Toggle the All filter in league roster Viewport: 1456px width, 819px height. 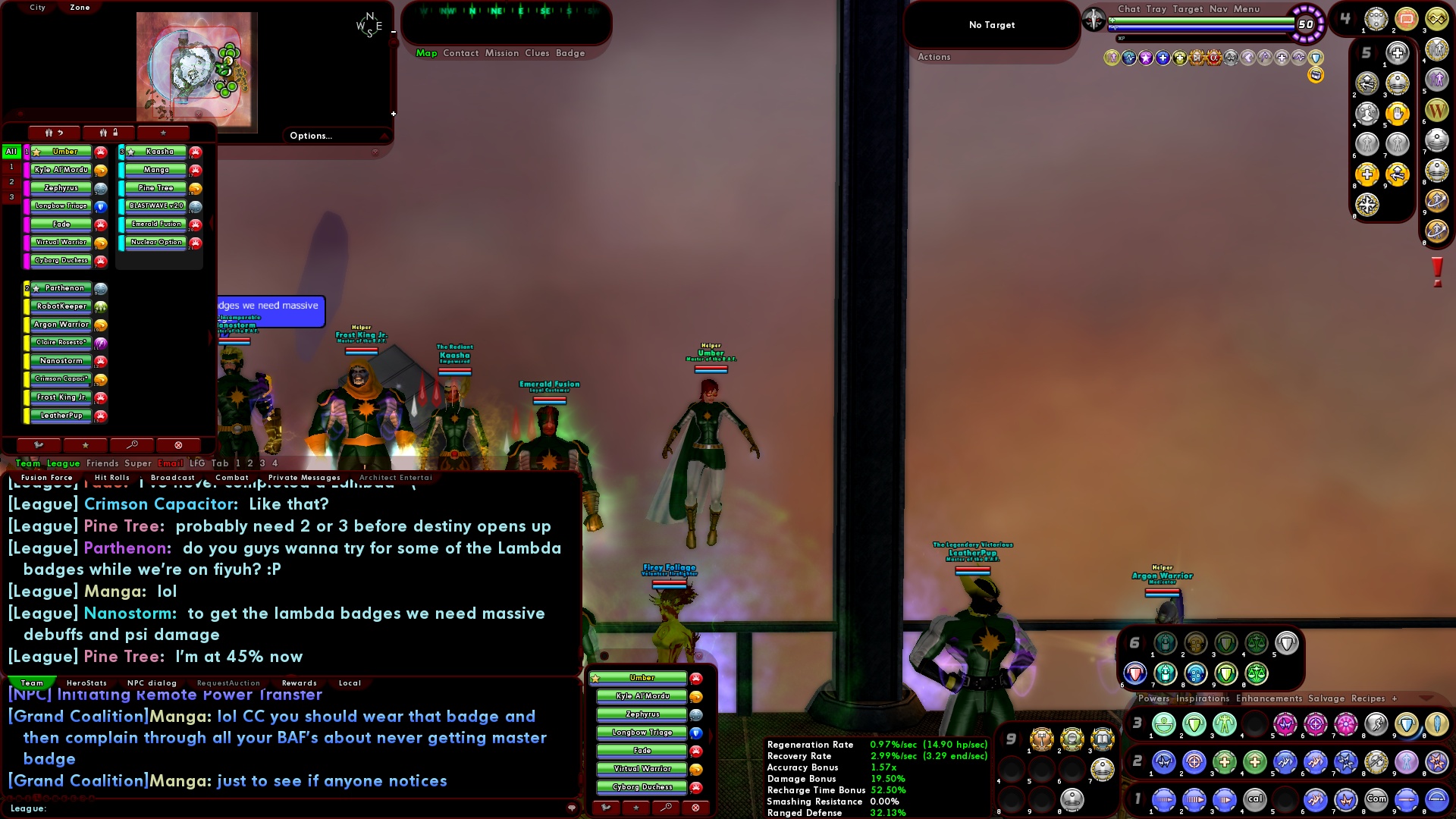10,151
